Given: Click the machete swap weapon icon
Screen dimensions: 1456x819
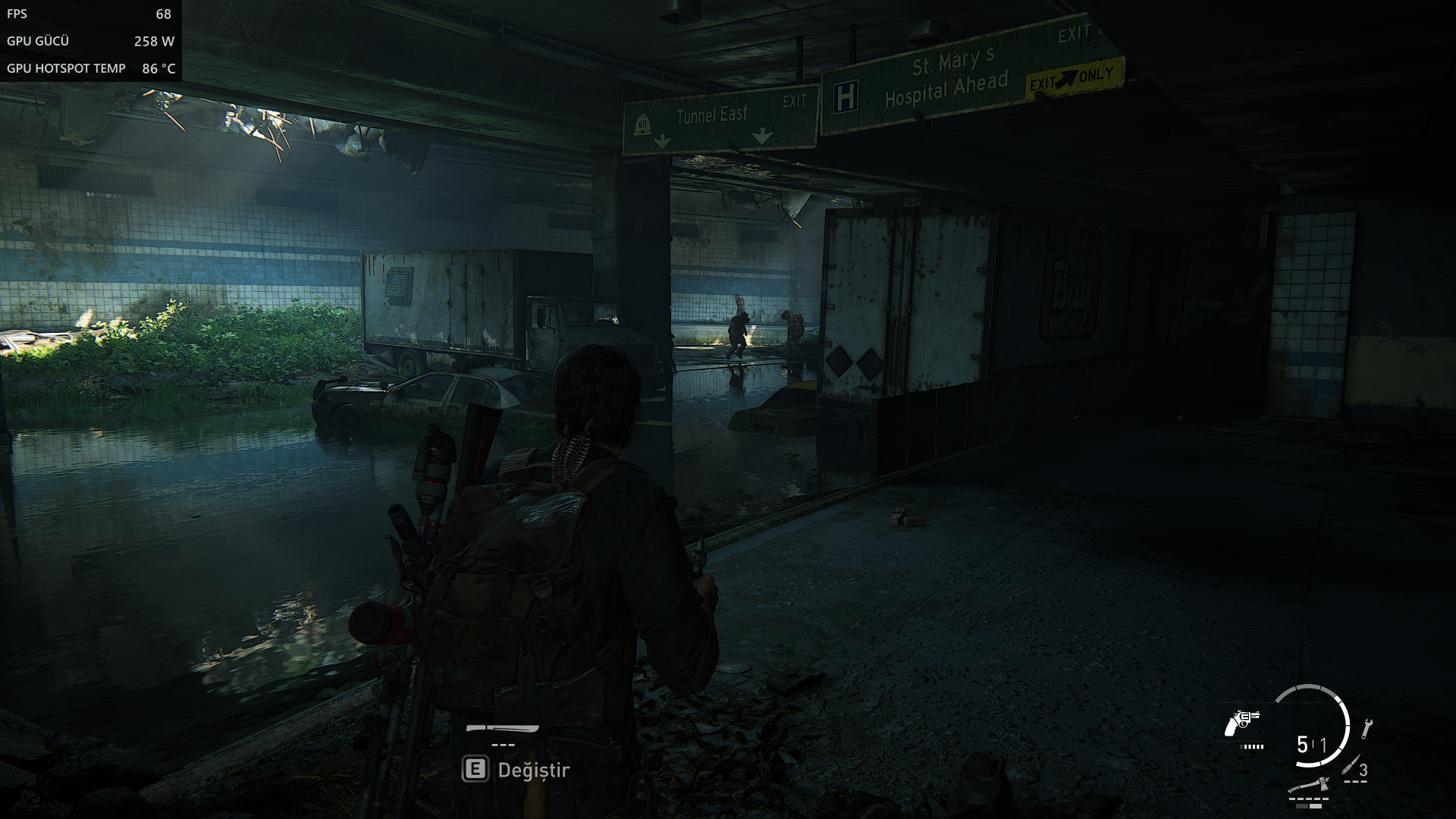Looking at the screenshot, I should pyautogui.click(x=502, y=728).
